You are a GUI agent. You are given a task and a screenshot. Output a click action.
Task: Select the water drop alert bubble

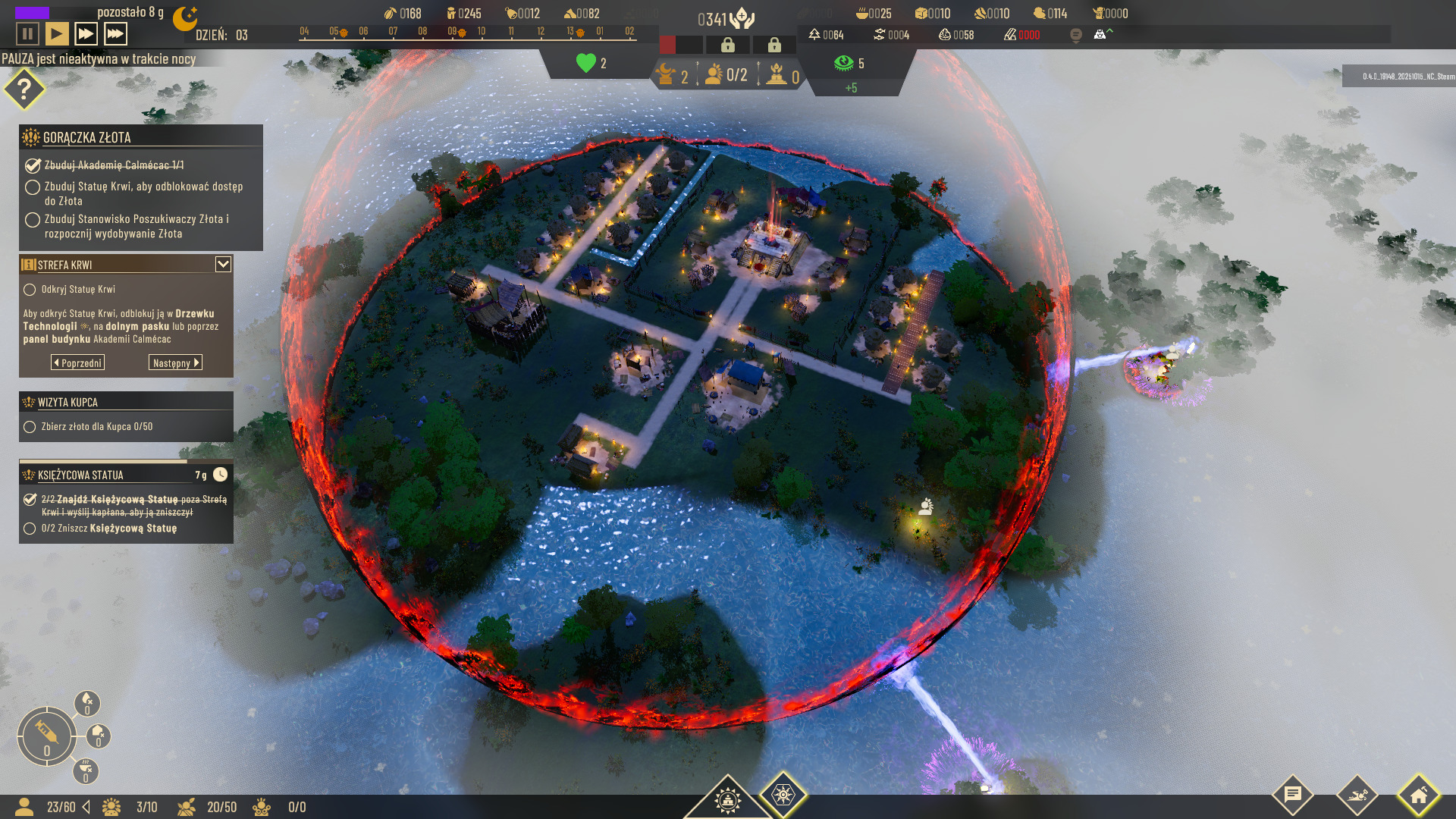tap(87, 703)
